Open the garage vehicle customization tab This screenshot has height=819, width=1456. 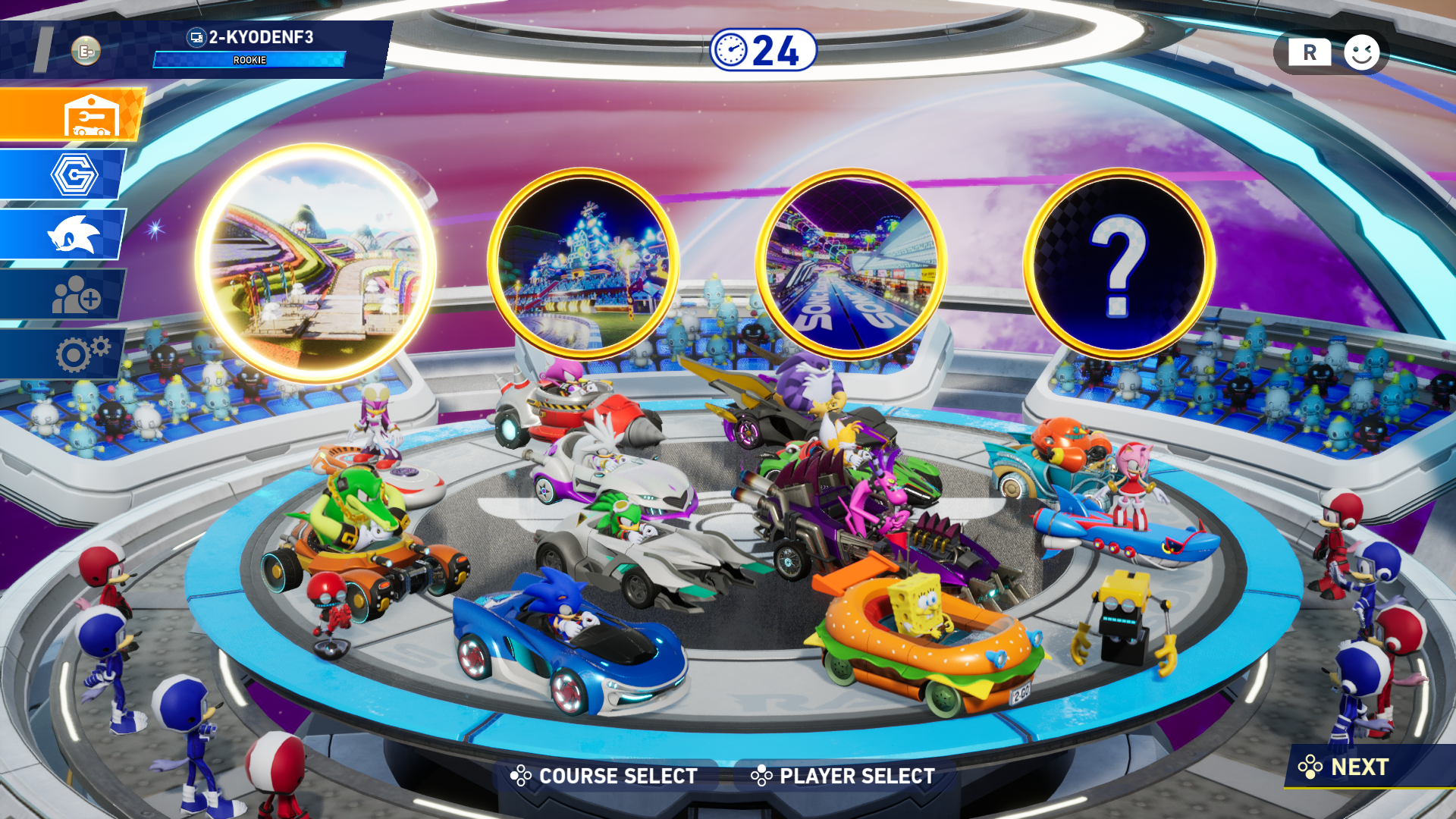tap(72, 115)
